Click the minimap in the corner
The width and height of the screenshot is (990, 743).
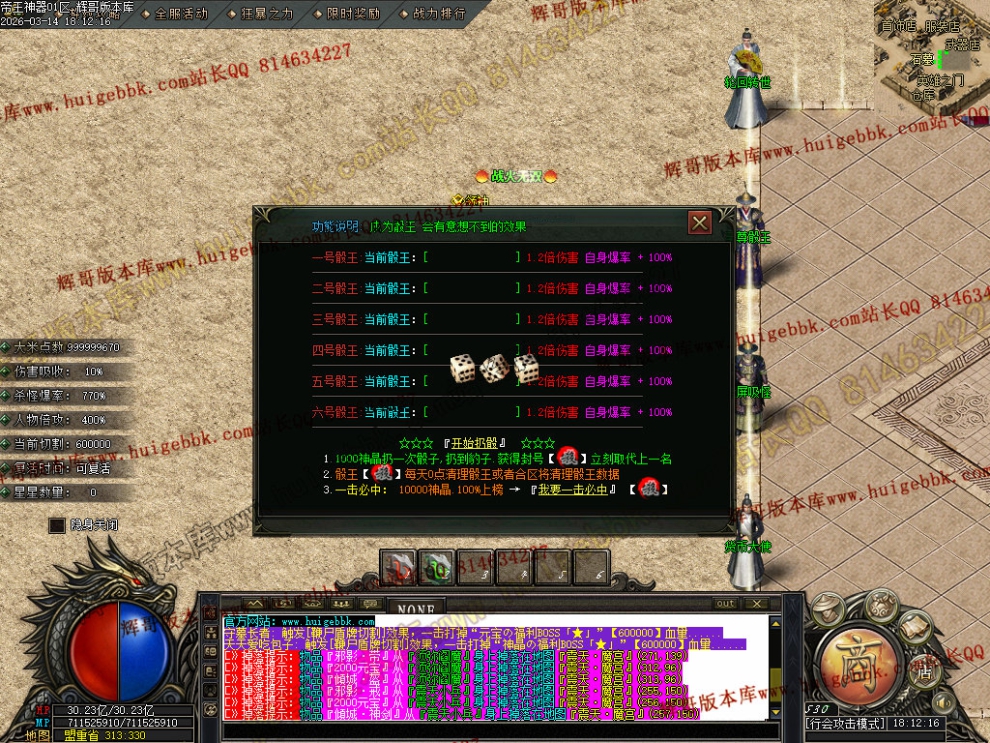(932, 55)
